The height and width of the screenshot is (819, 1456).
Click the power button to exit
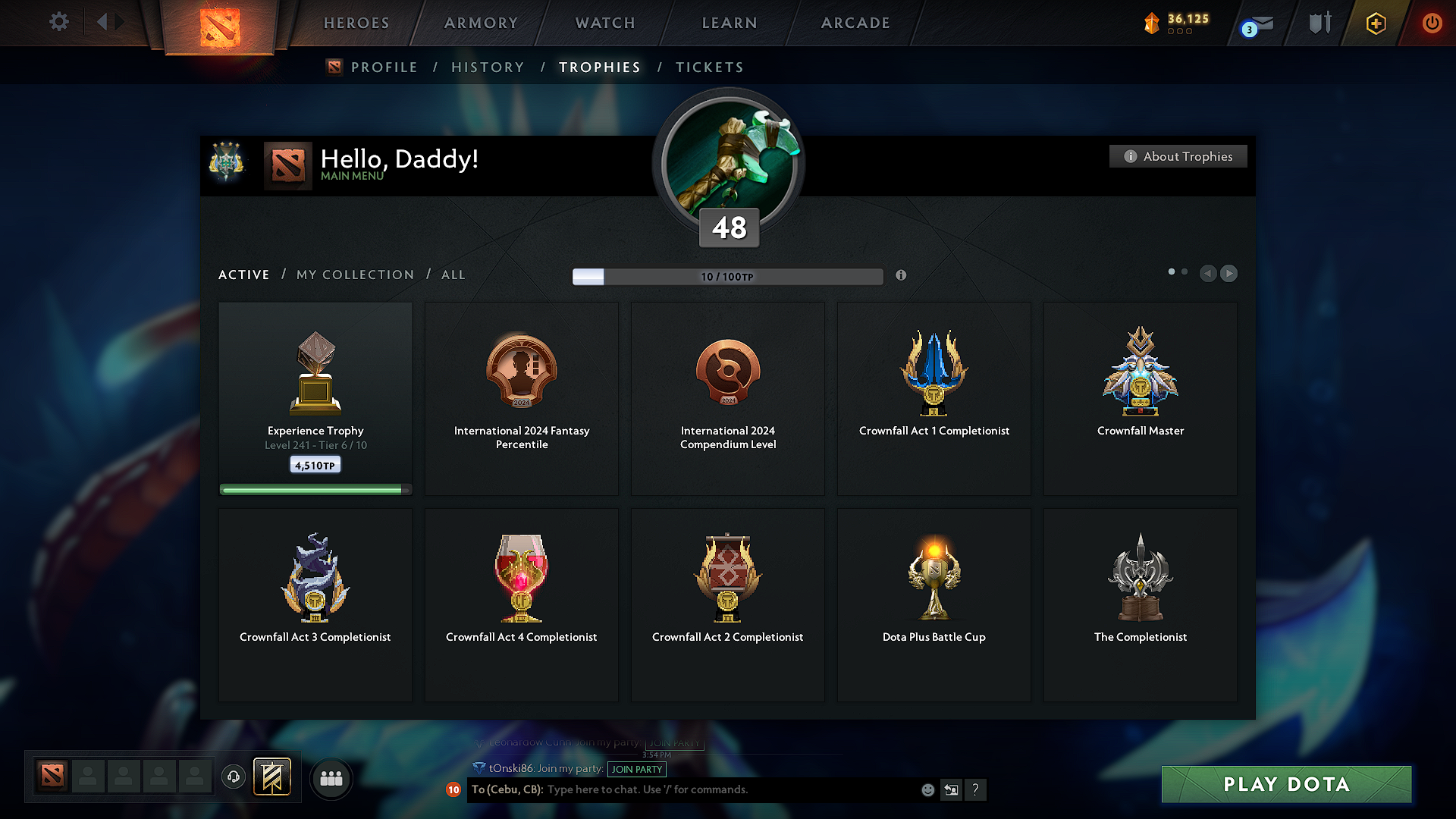[1432, 23]
